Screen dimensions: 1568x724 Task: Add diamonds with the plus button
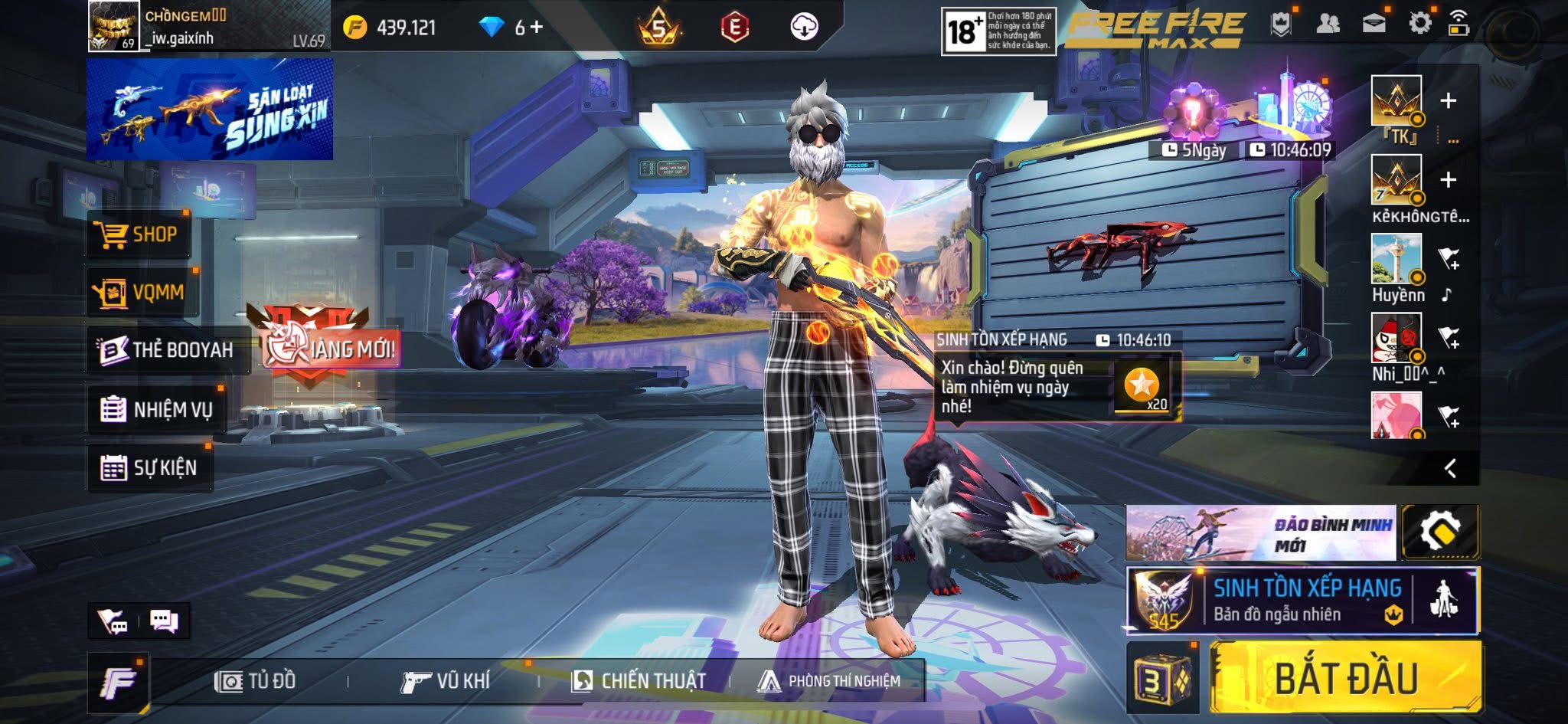537,28
